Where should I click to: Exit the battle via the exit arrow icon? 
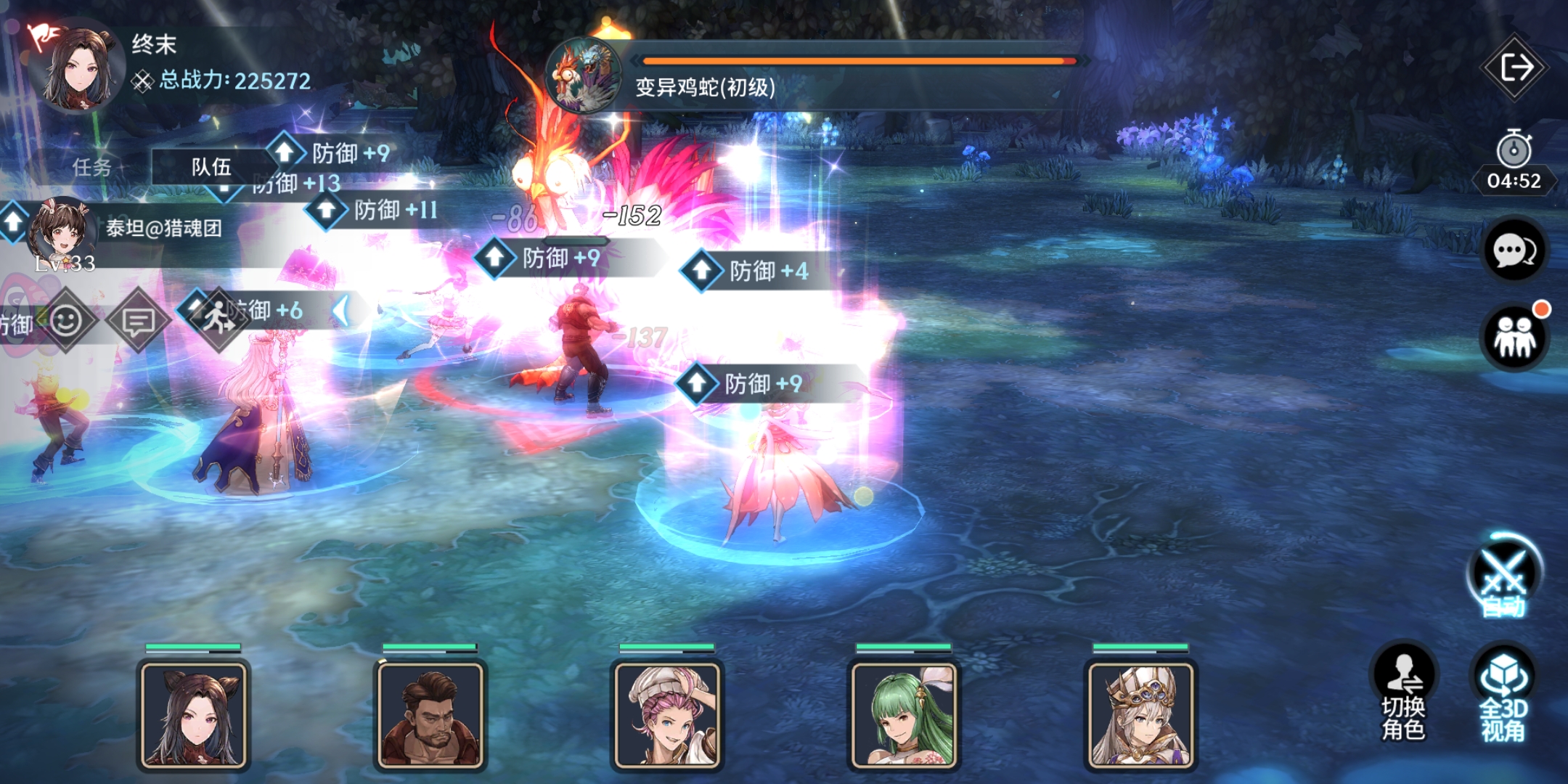[x=1516, y=68]
